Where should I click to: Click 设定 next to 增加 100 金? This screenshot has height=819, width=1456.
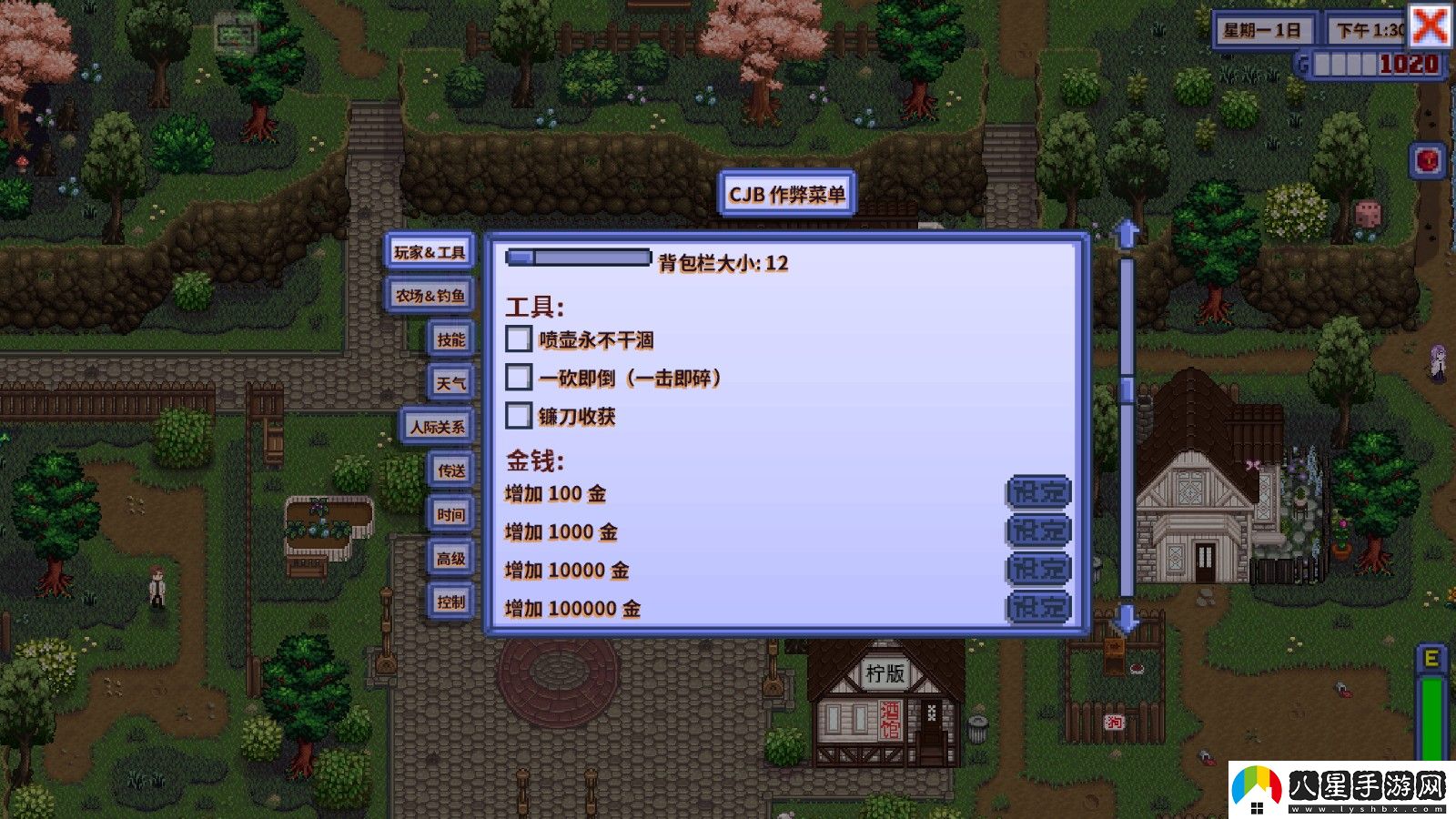pos(1037,492)
